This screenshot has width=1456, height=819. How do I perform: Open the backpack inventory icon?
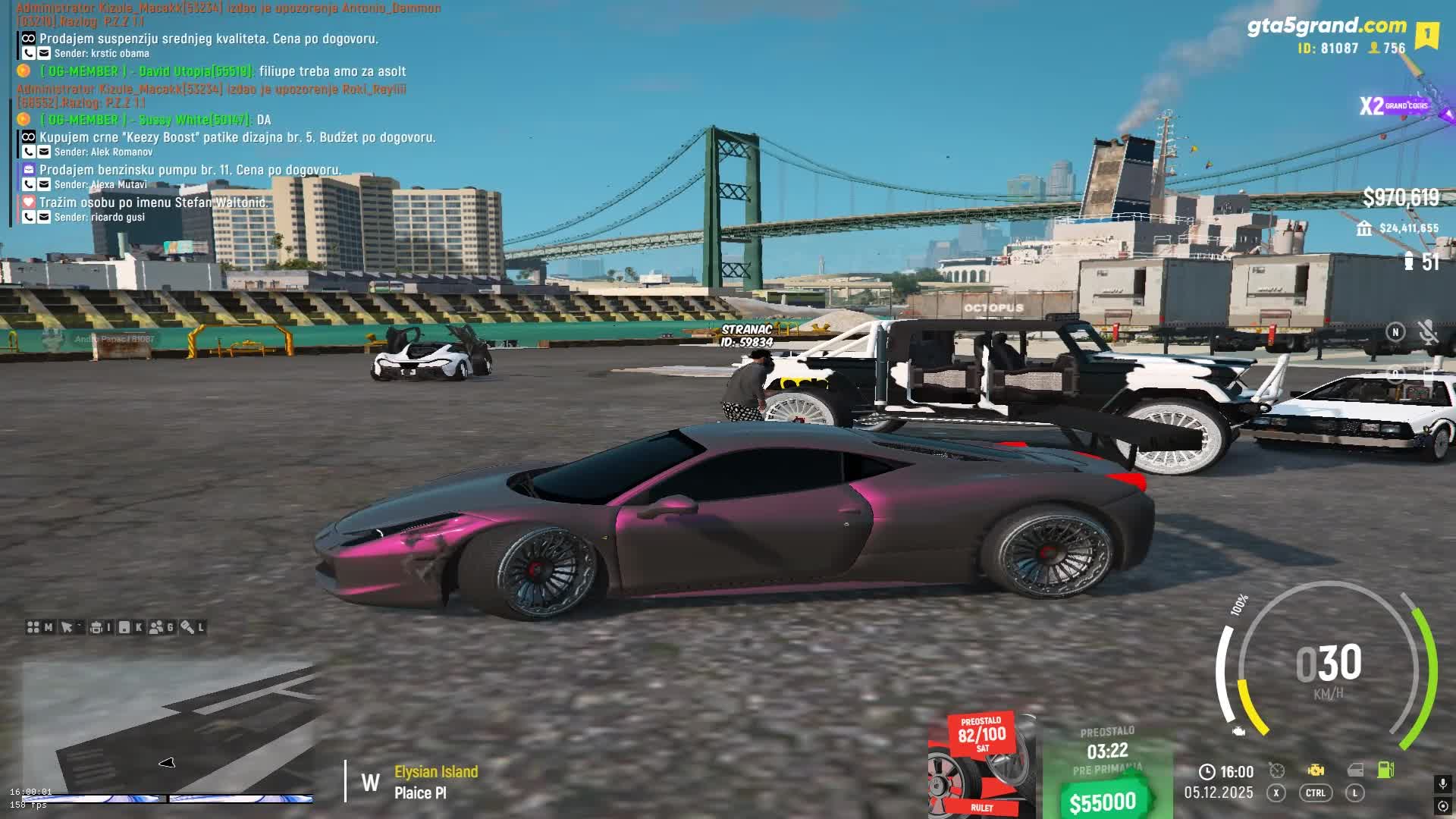point(96,627)
